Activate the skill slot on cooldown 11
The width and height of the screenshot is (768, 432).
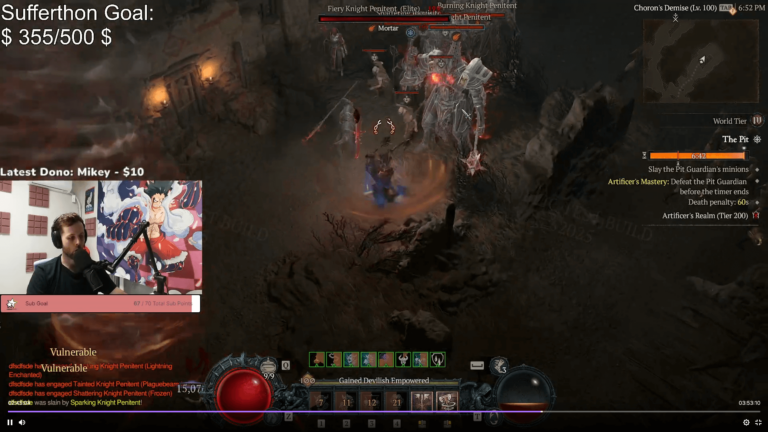pyautogui.click(x=346, y=401)
